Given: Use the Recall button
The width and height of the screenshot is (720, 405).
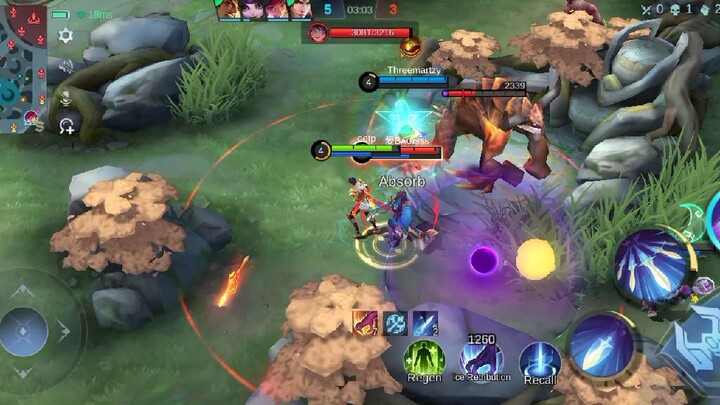Looking at the screenshot, I should coord(540,361).
